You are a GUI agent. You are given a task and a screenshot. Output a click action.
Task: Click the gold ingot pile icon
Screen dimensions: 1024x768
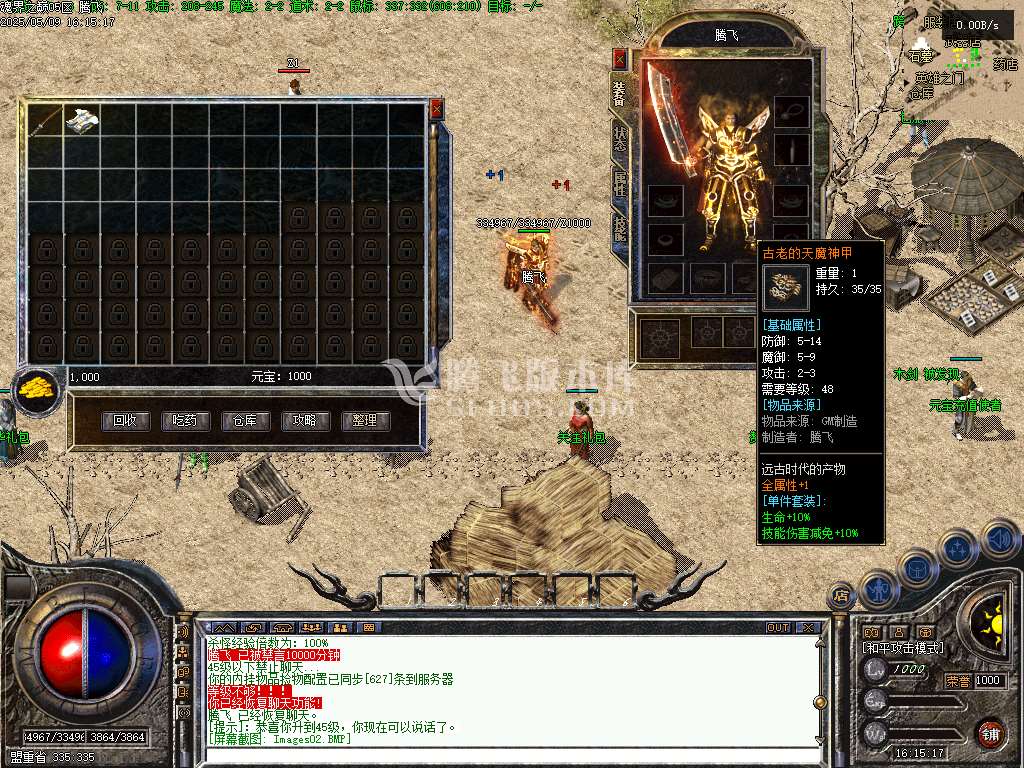(38, 388)
